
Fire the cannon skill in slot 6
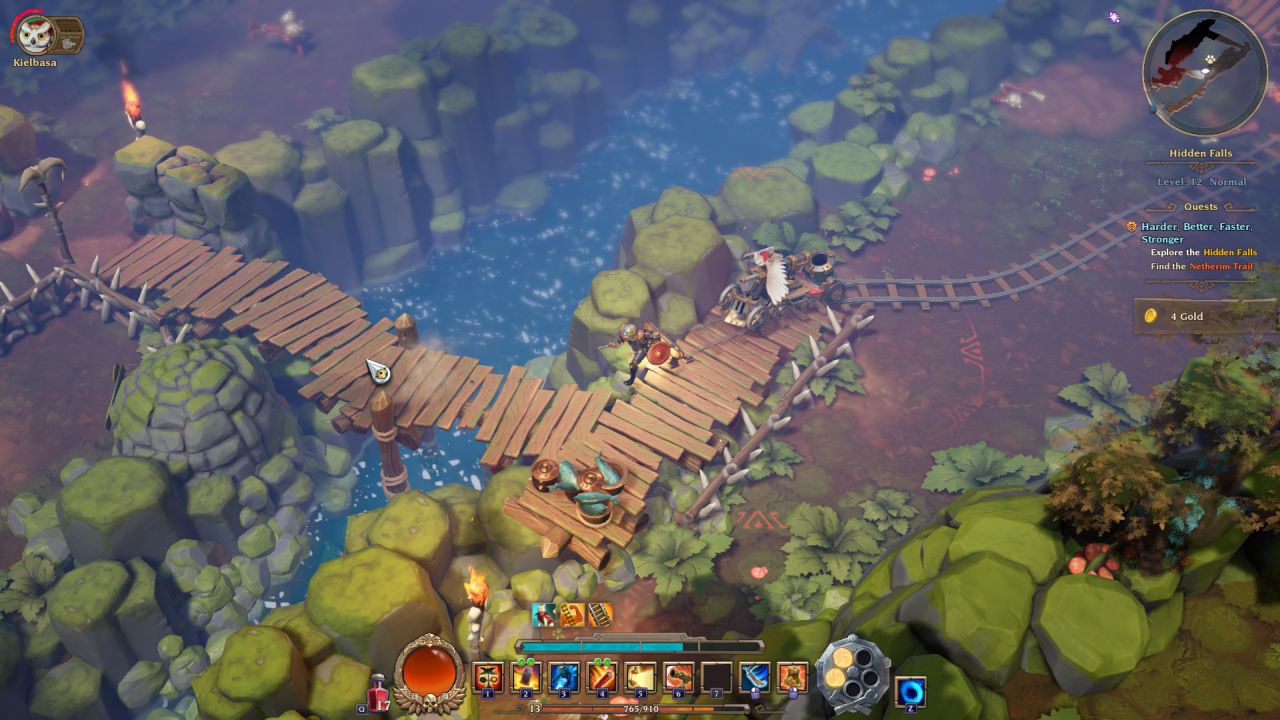click(678, 677)
